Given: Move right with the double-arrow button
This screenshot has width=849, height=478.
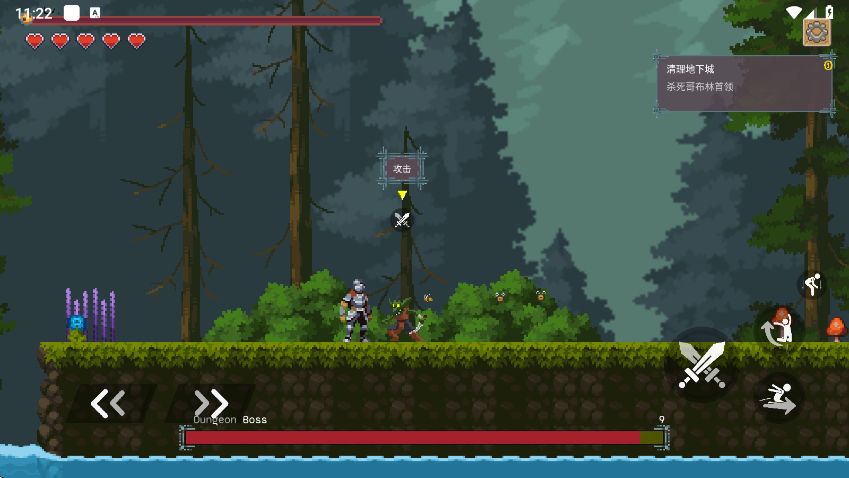Looking at the screenshot, I should tap(211, 403).
